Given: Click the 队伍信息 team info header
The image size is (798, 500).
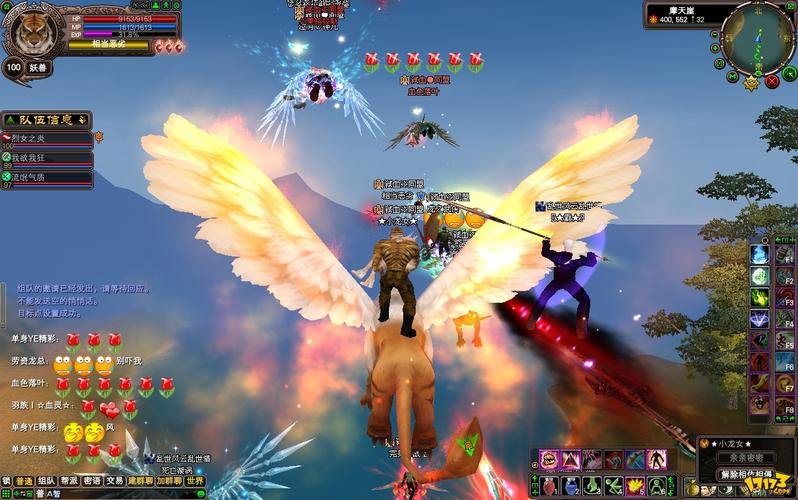Looking at the screenshot, I should (47, 120).
